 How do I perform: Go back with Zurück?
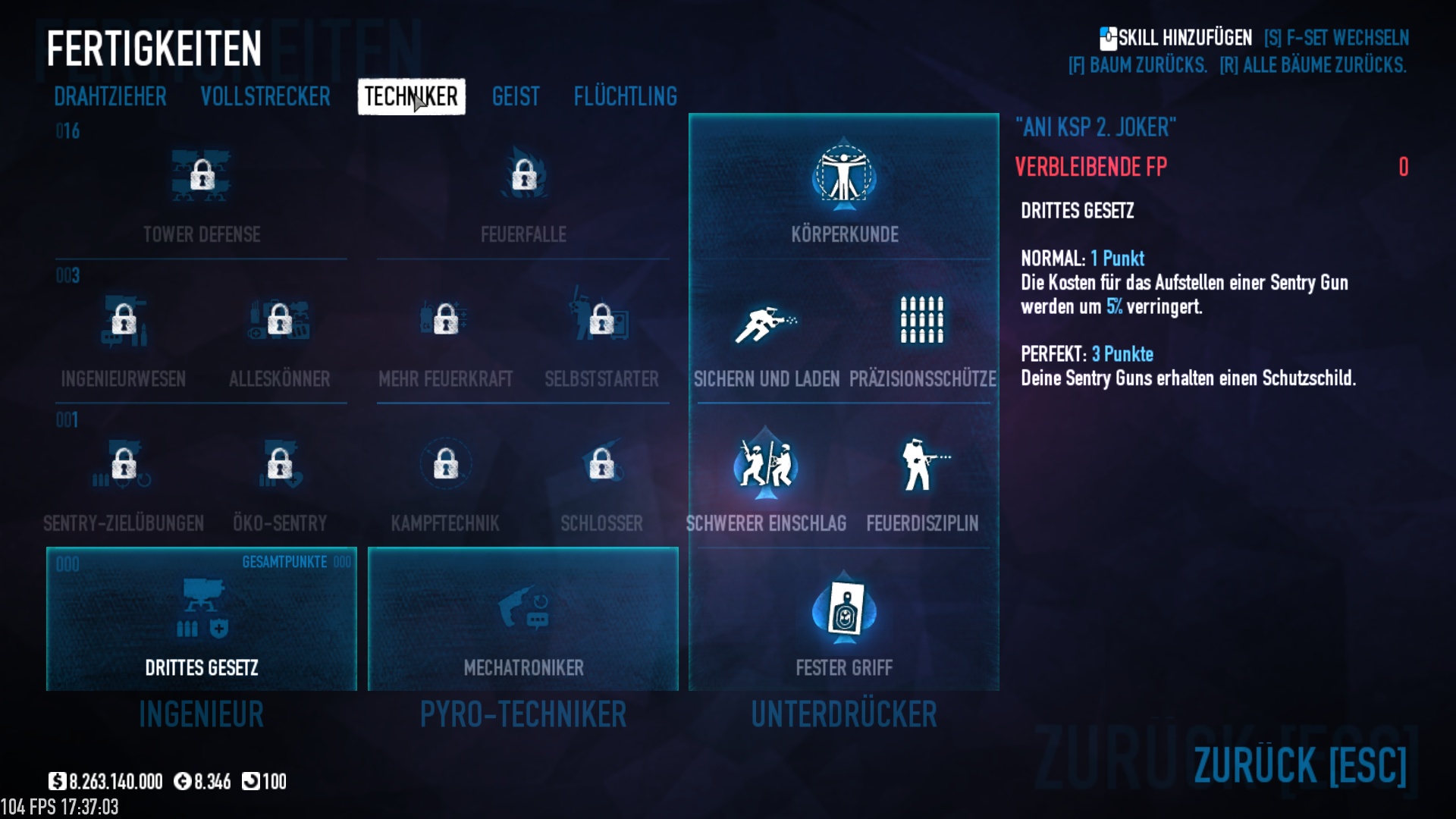1300,764
